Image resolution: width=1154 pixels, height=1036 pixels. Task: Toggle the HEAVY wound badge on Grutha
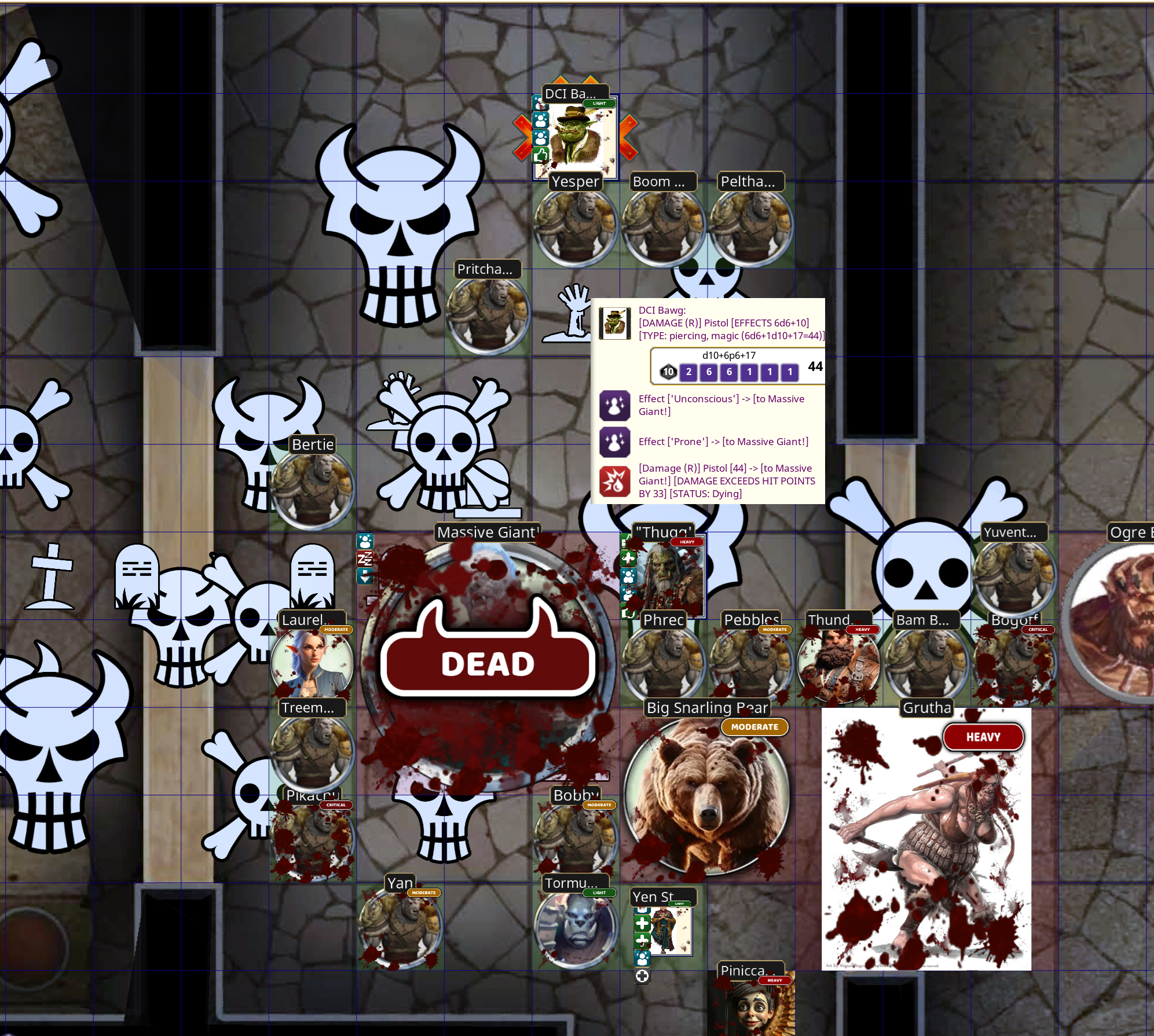click(984, 737)
